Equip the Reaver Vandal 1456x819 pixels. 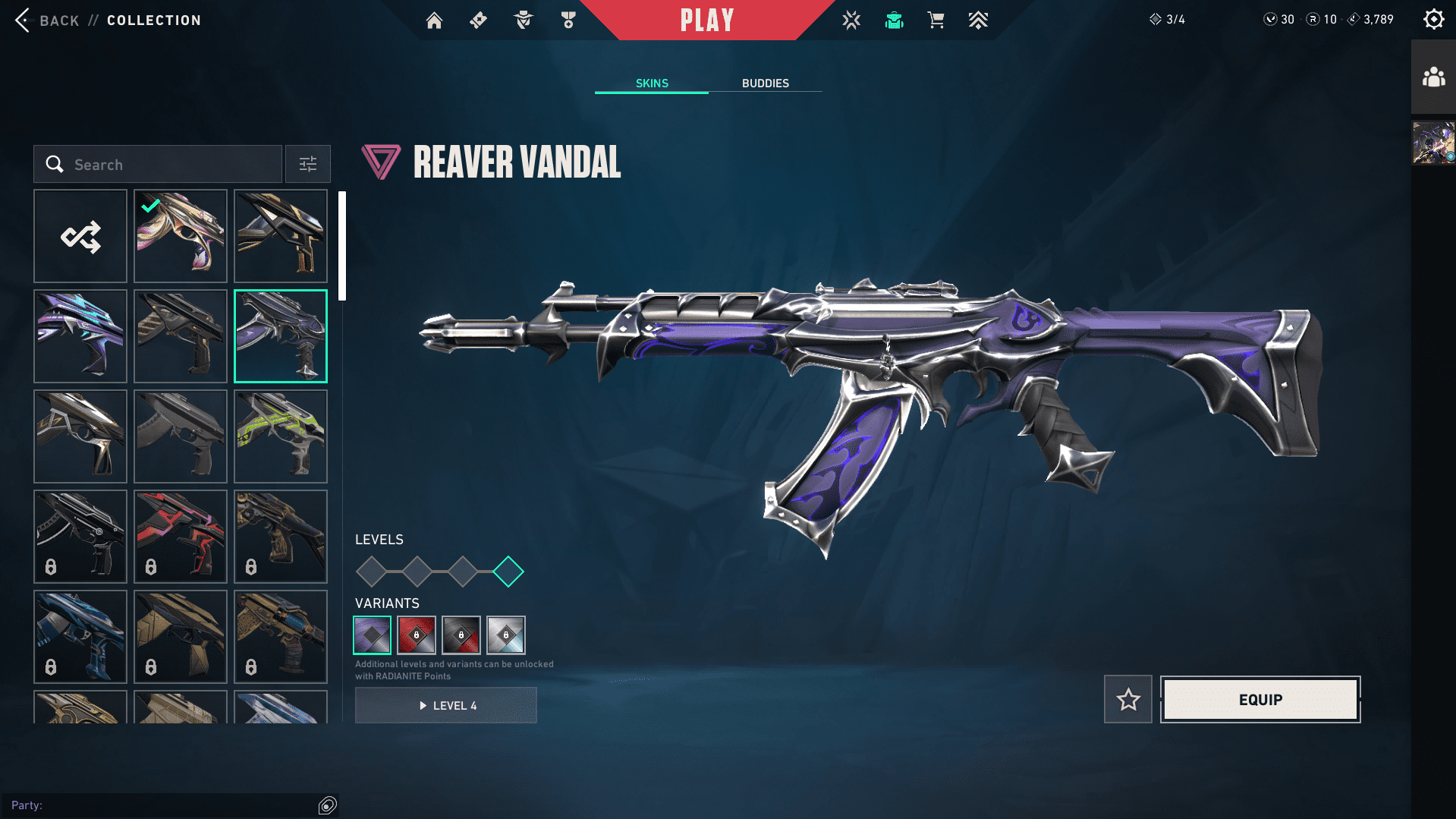click(1260, 699)
